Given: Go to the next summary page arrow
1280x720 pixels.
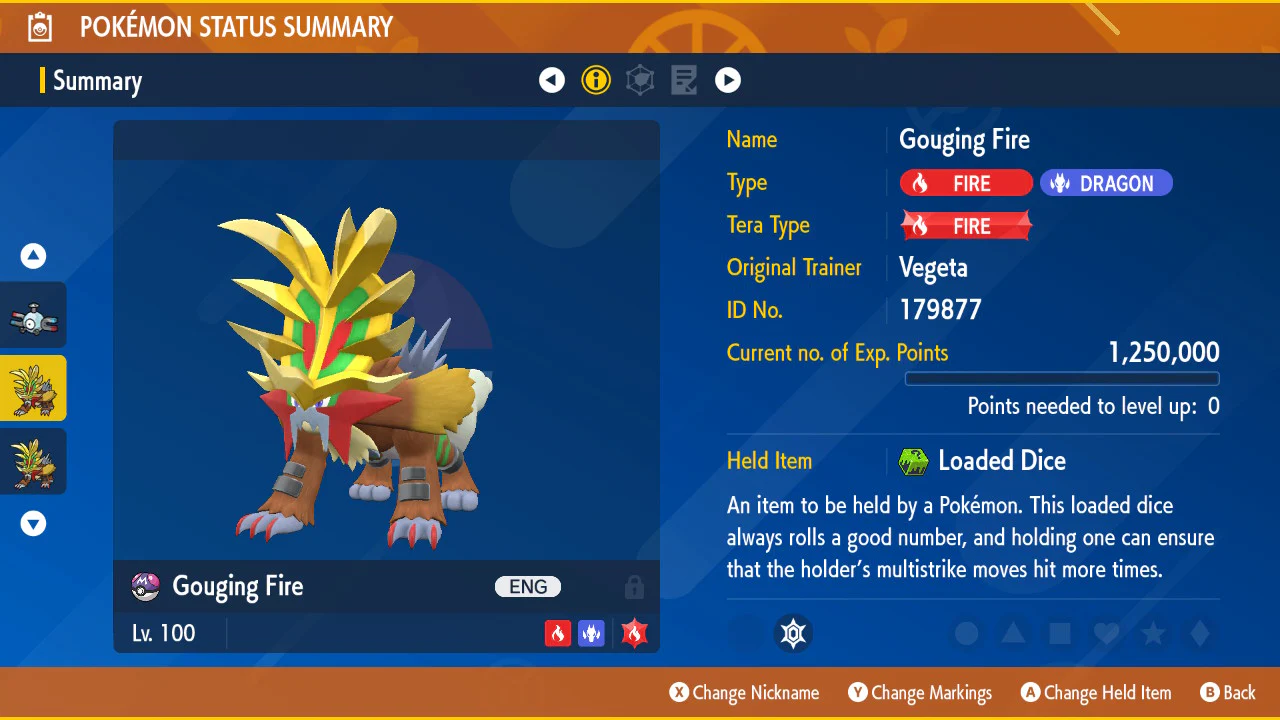Looking at the screenshot, I should pos(728,80).
